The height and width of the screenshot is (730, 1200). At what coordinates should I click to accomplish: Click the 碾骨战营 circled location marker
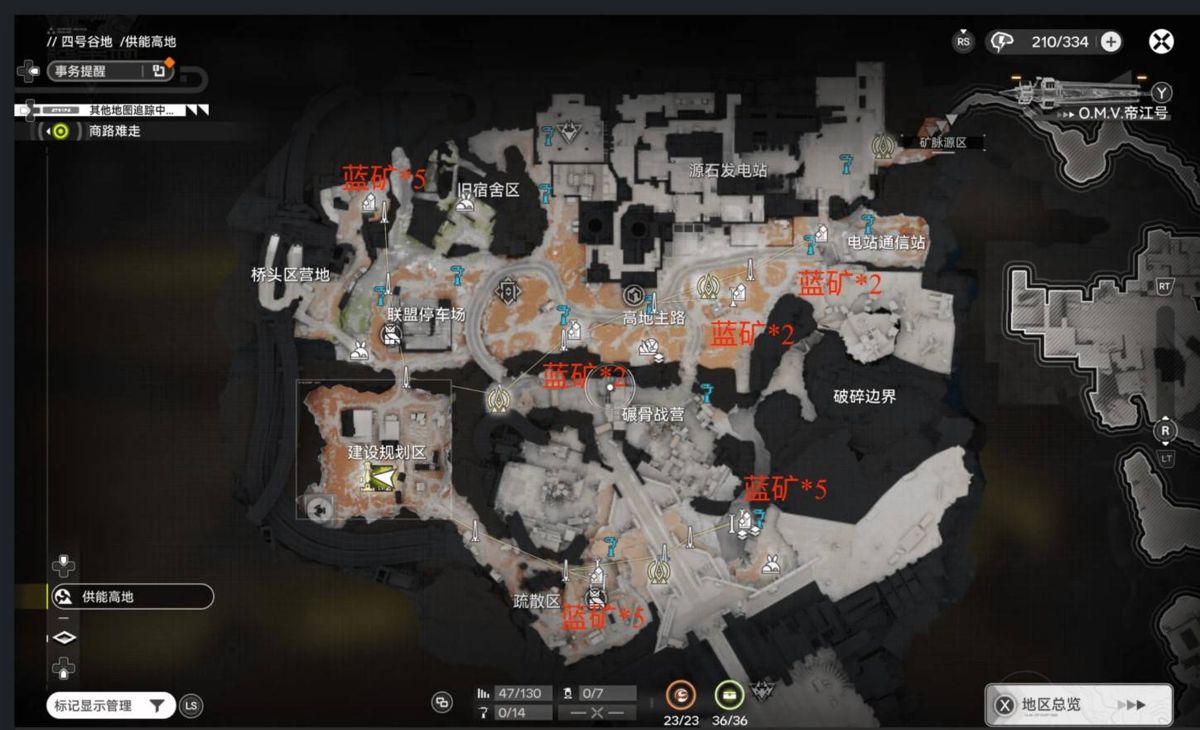point(607,387)
